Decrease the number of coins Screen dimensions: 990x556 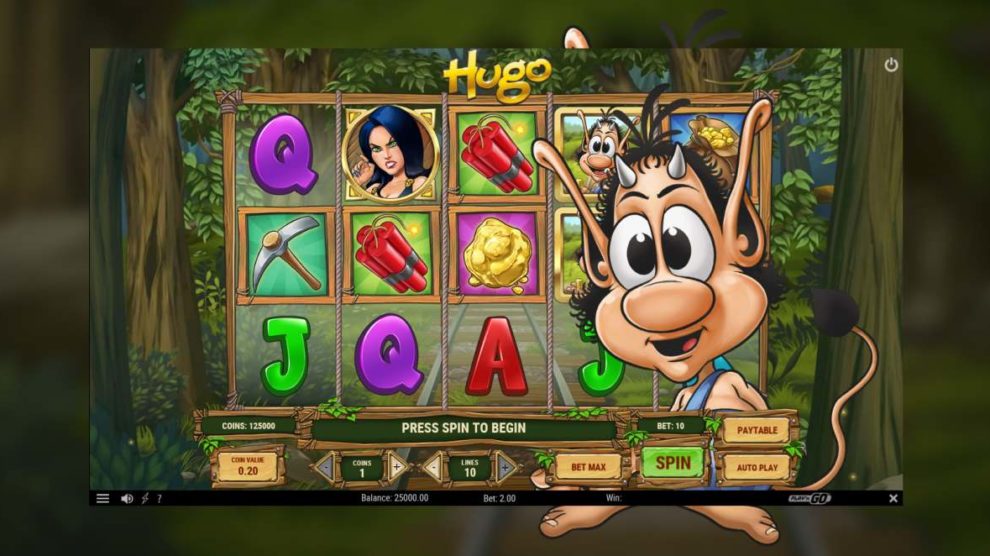[325, 467]
